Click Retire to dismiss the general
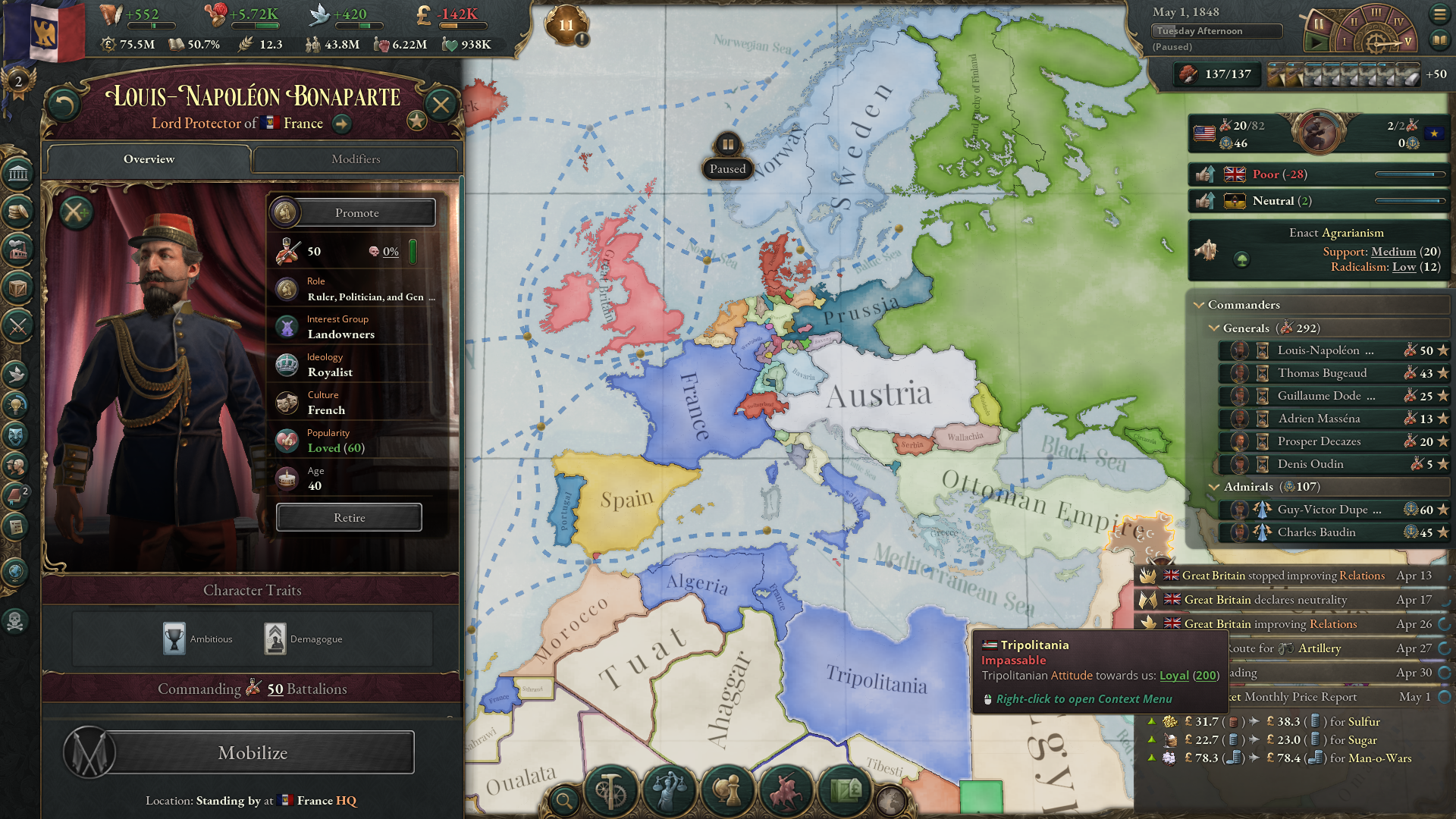Image resolution: width=1456 pixels, height=819 pixels. pos(349,517)
